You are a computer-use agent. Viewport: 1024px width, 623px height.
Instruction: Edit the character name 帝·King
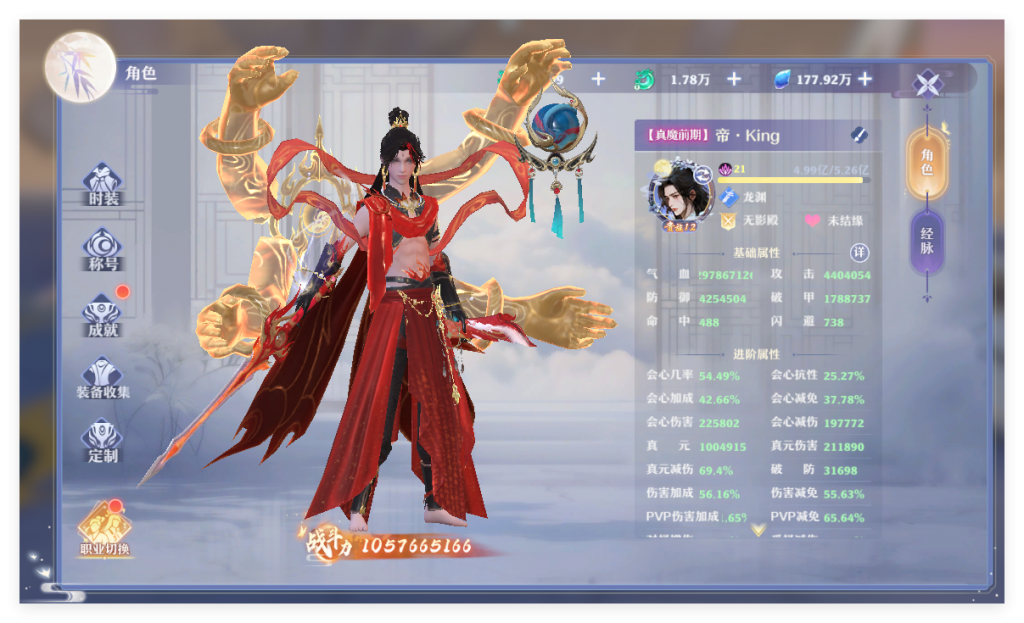[x=859, y=135]
